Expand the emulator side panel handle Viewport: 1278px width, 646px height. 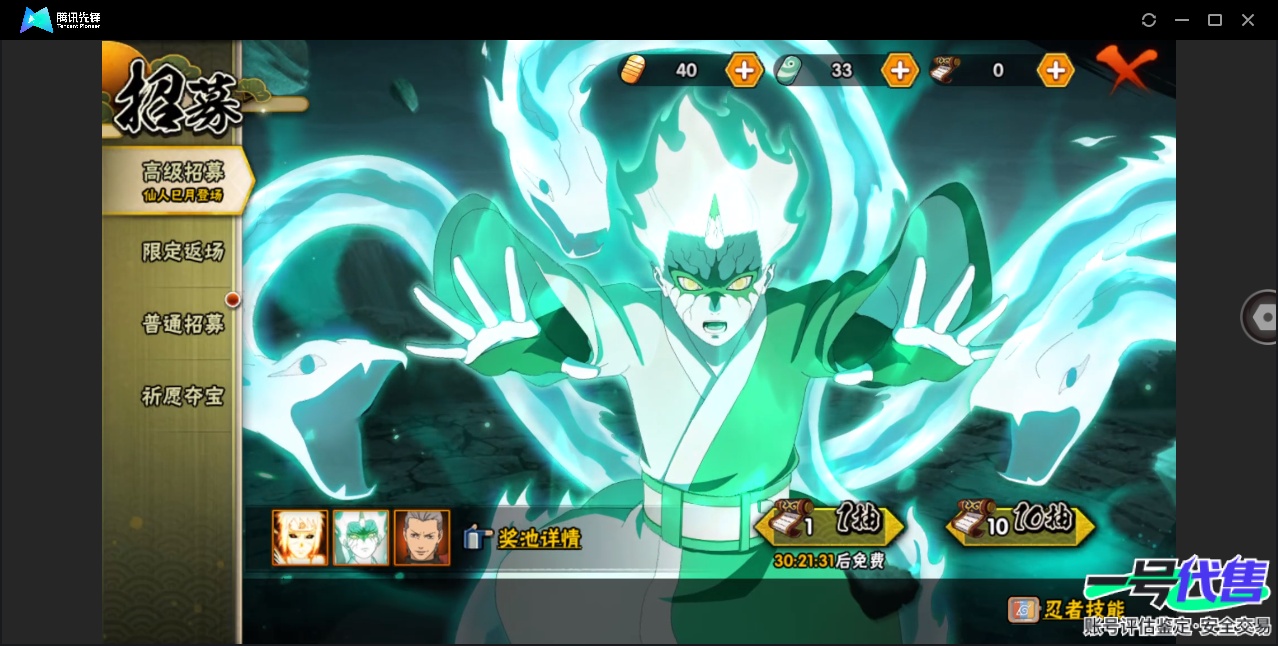point(1261,317)
